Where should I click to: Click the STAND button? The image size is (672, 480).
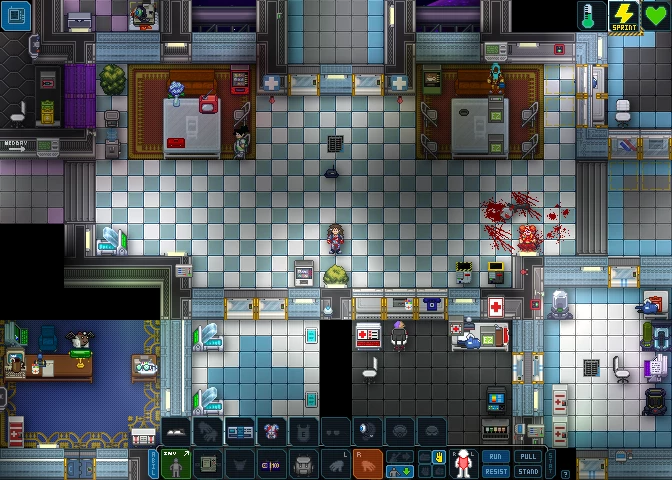click(527, 471)
